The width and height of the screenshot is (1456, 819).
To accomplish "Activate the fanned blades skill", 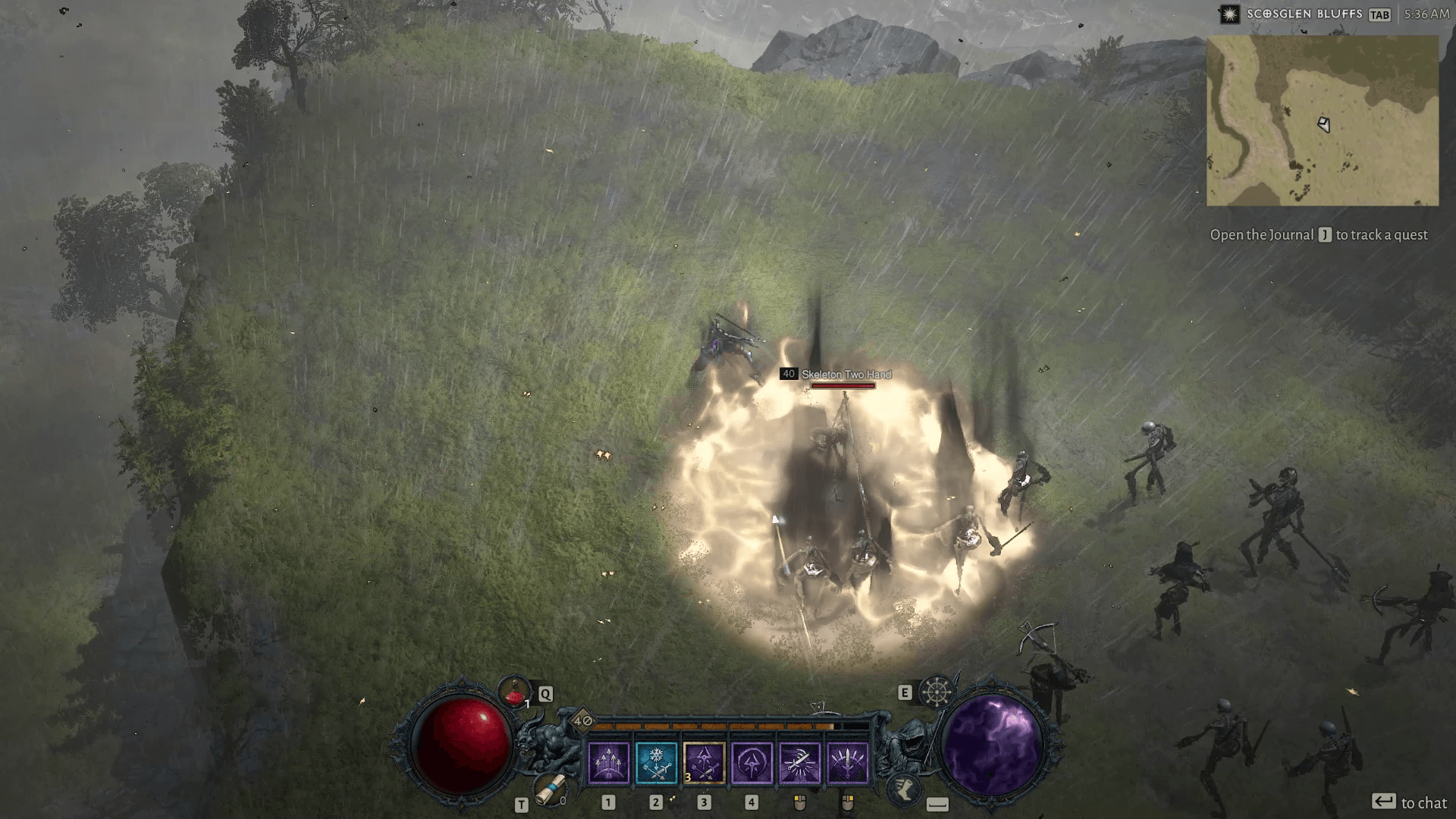I will coord(847,762).
